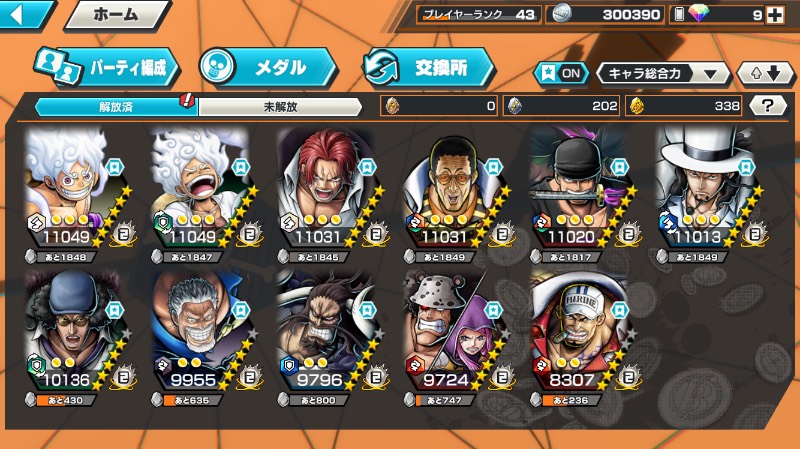Open the question mark help
The width and height of the screenshot is (800, 449).
[x=767, y=105]
